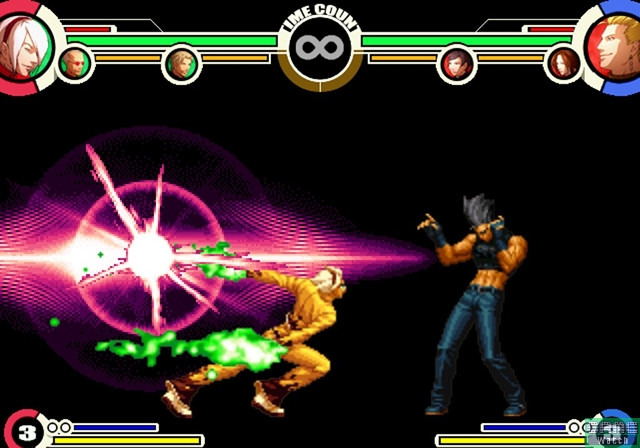The image size is (640, 448).
Task: Choose the brown-haired teammate portrait on player one's side
Action: [x=181, y=64]
